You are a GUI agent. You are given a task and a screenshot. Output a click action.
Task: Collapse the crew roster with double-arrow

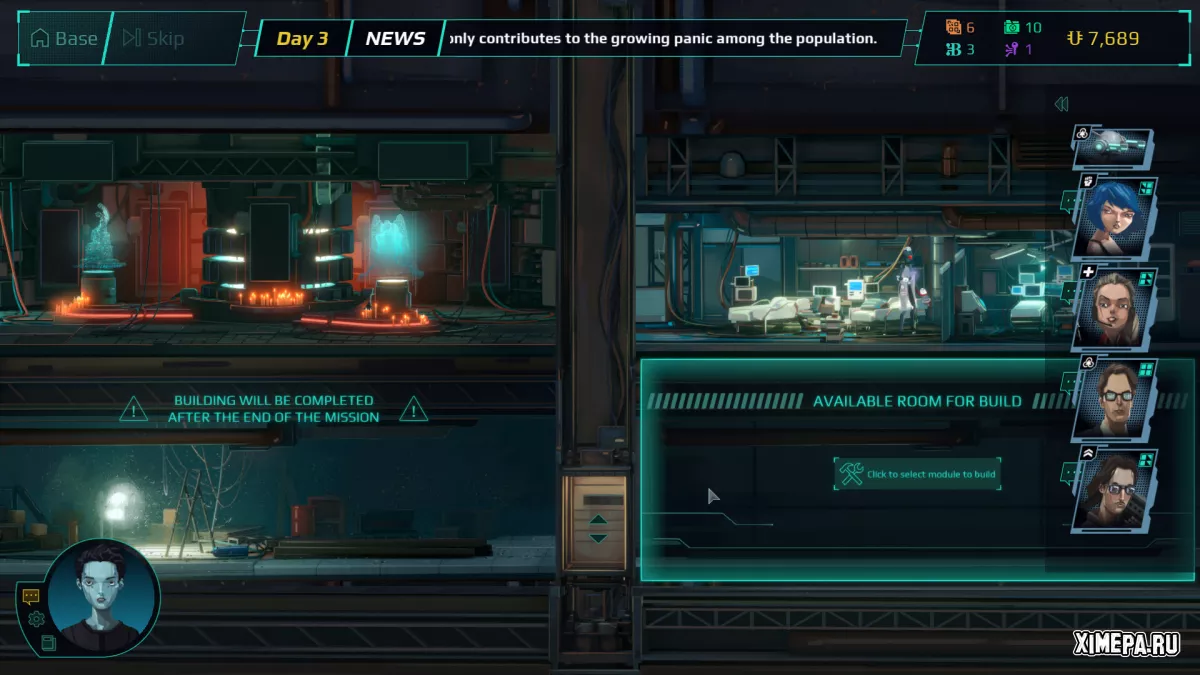pos(1061,104)
